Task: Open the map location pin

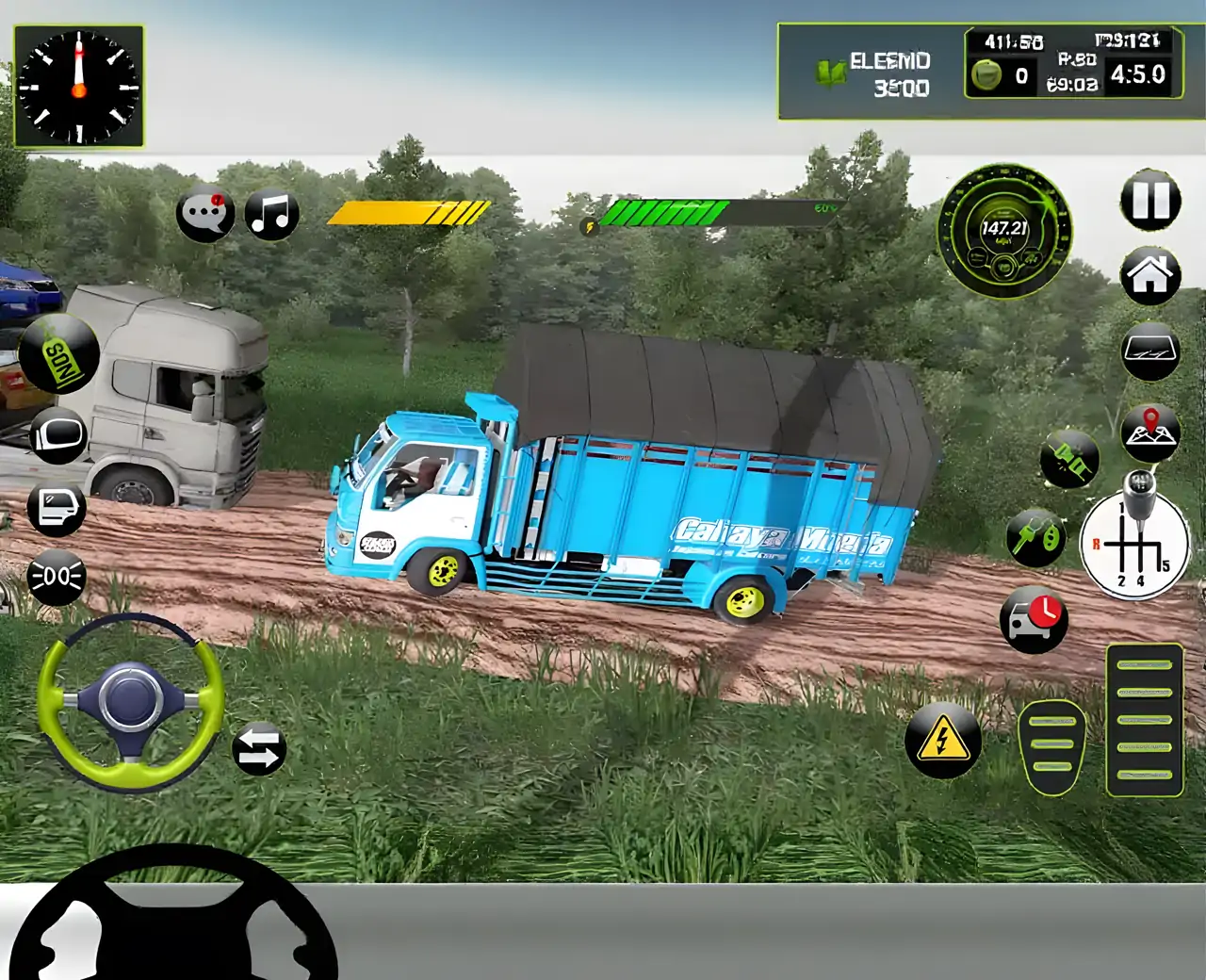Action: pos(1150,432)
